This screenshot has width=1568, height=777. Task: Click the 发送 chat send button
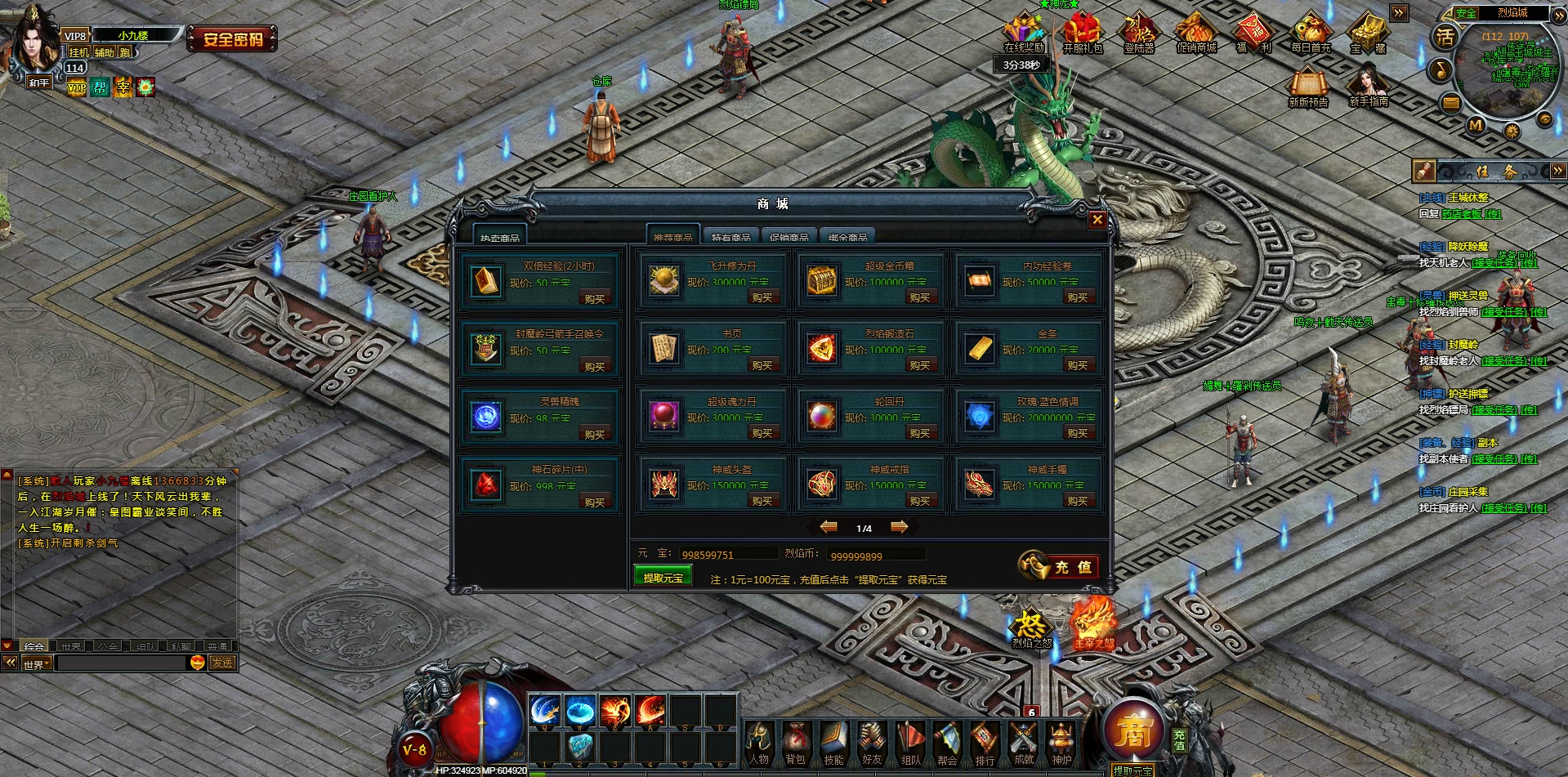tap(222, 663)
